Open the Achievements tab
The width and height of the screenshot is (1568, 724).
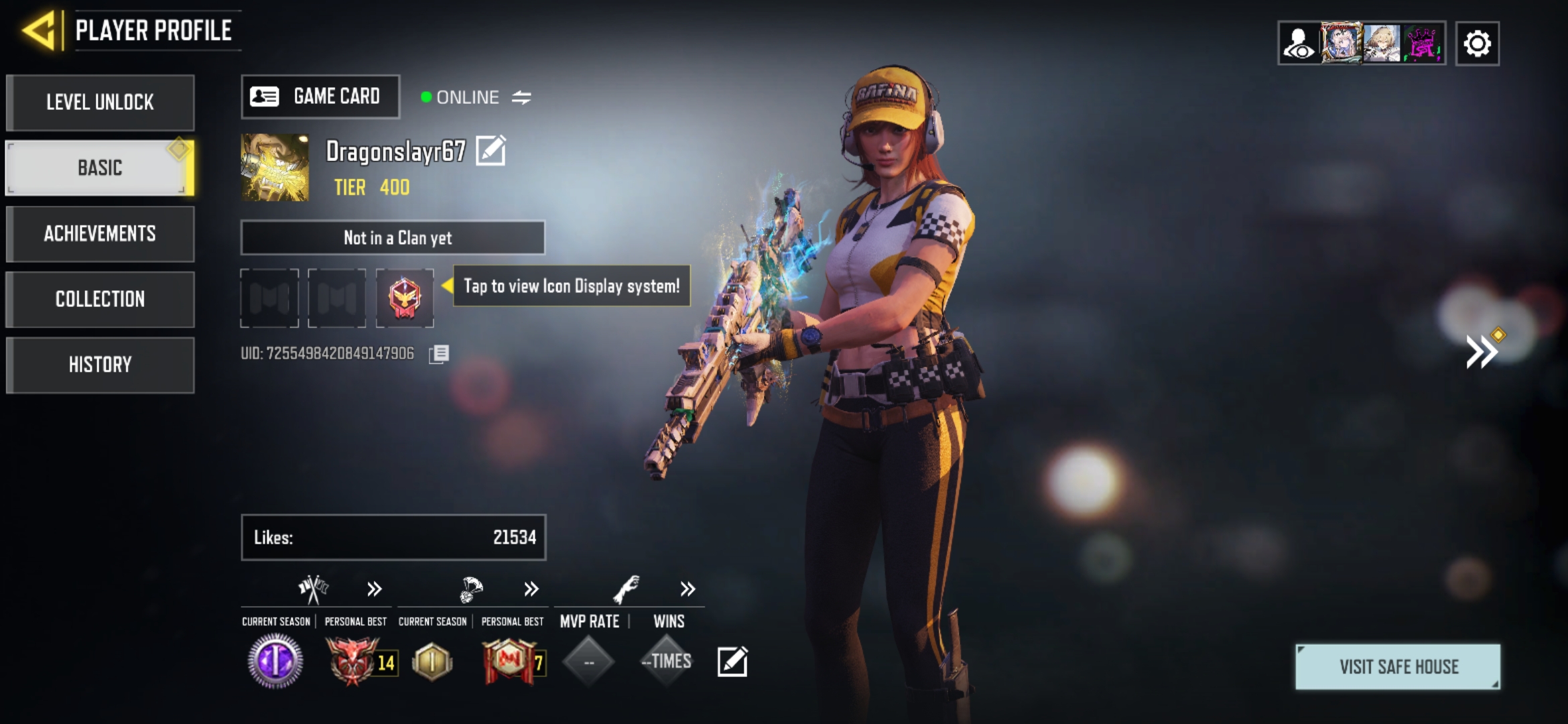click(101, 233)
